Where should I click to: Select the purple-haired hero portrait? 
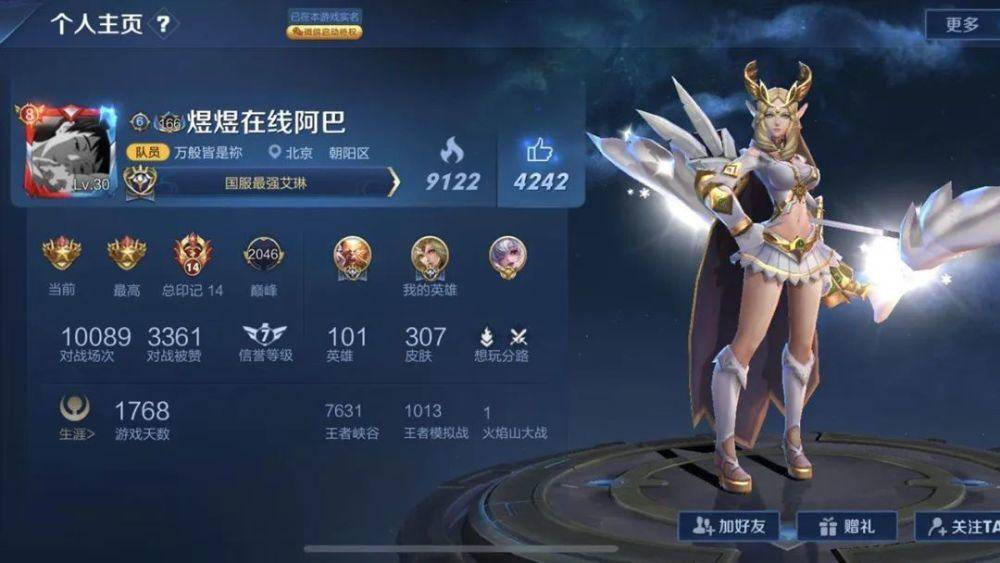coord(507,257)
